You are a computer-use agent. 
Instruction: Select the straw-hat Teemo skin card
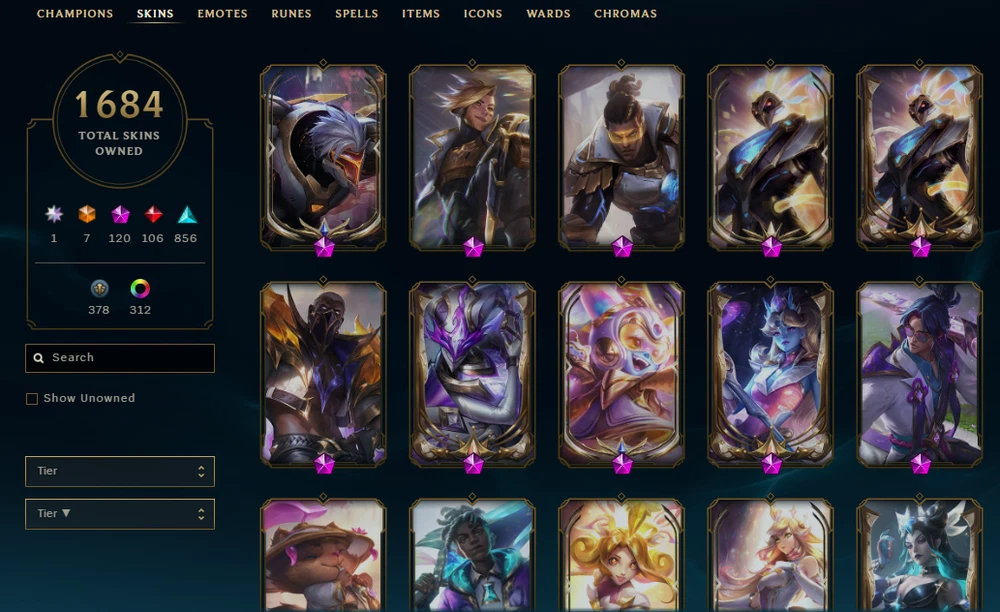coord(323,555)
